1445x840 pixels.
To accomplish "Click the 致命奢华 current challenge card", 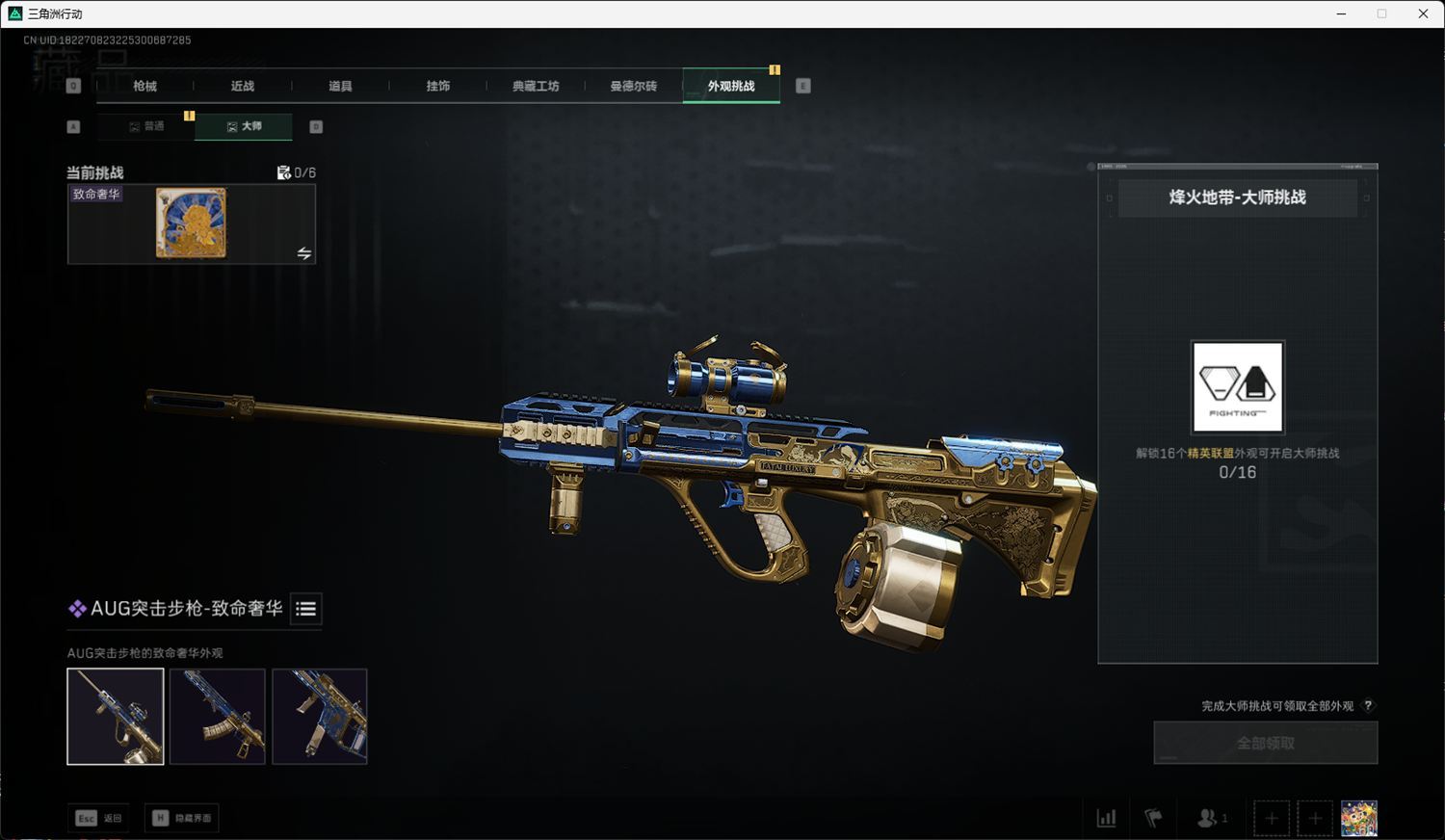I will point(192,223).
